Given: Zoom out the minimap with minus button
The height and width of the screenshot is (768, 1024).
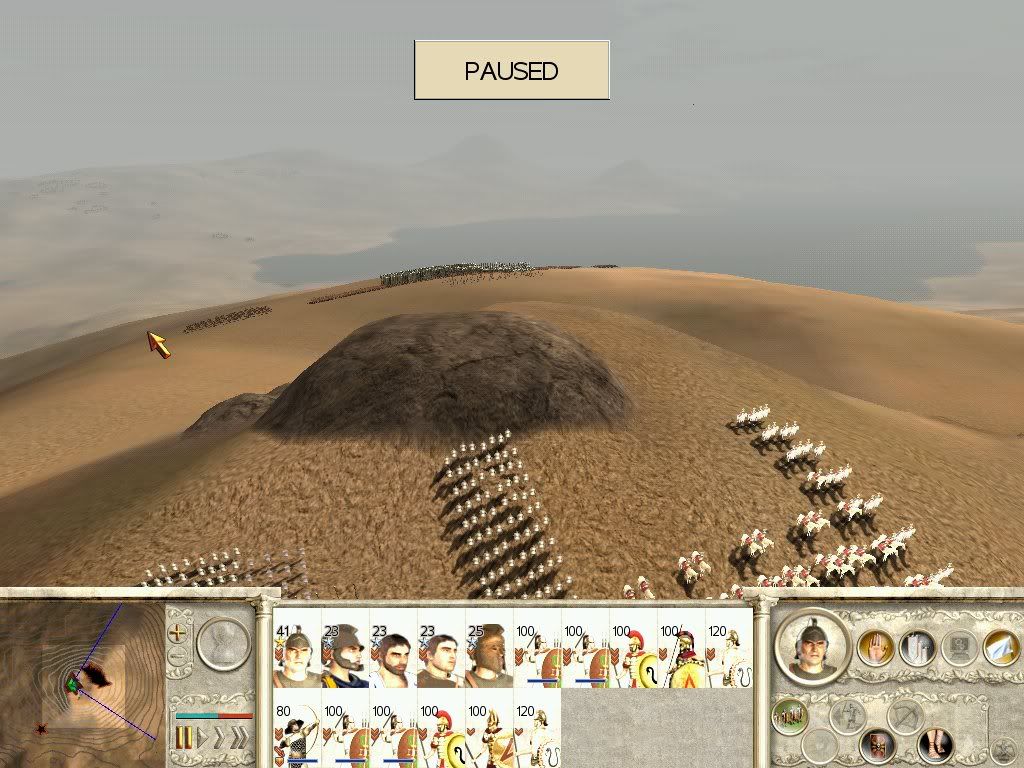Looking at the screenshot, I should coord(179,657).
